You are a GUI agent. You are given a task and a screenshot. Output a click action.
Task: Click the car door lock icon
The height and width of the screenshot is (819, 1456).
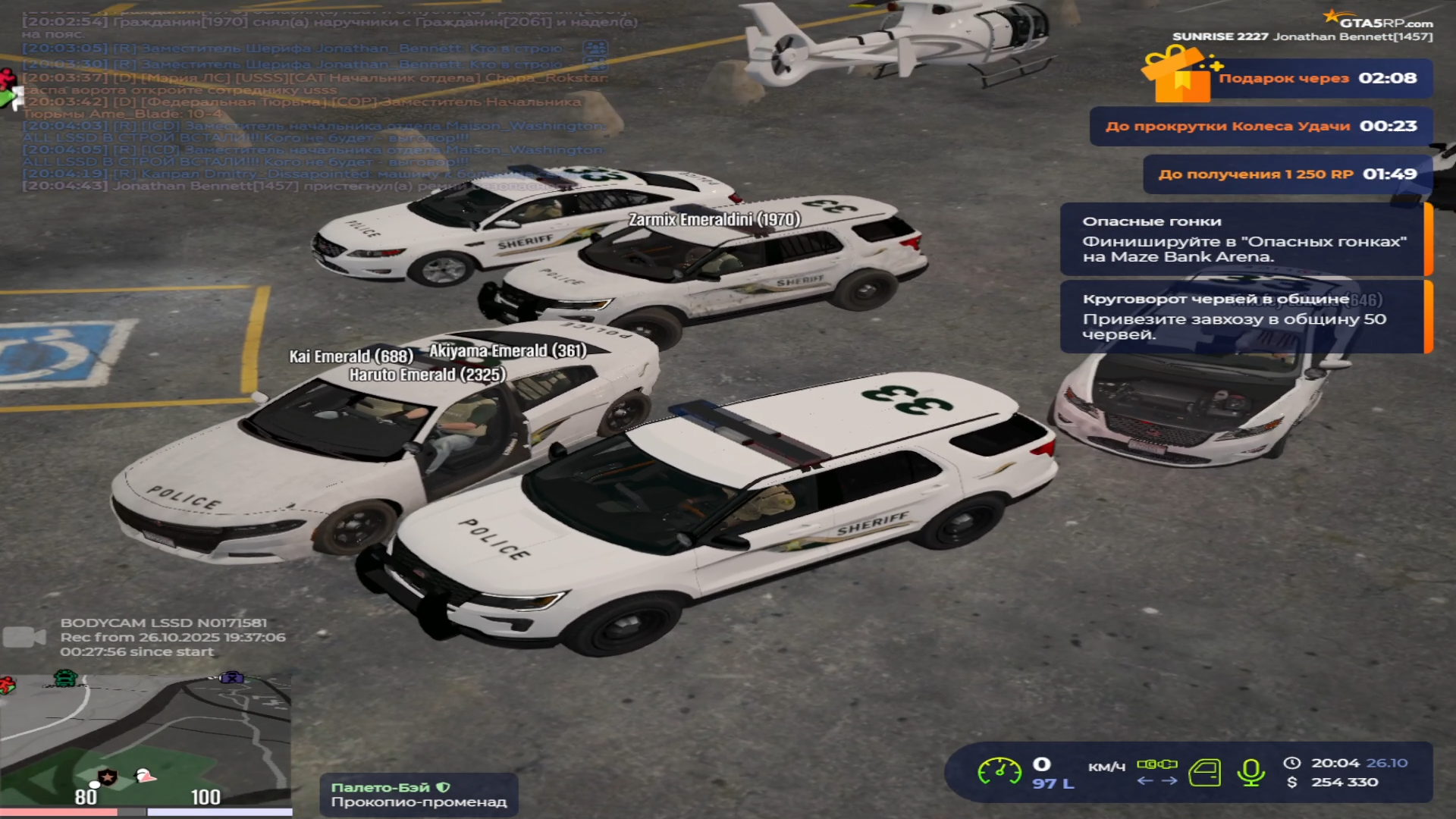click(1204, 773)
